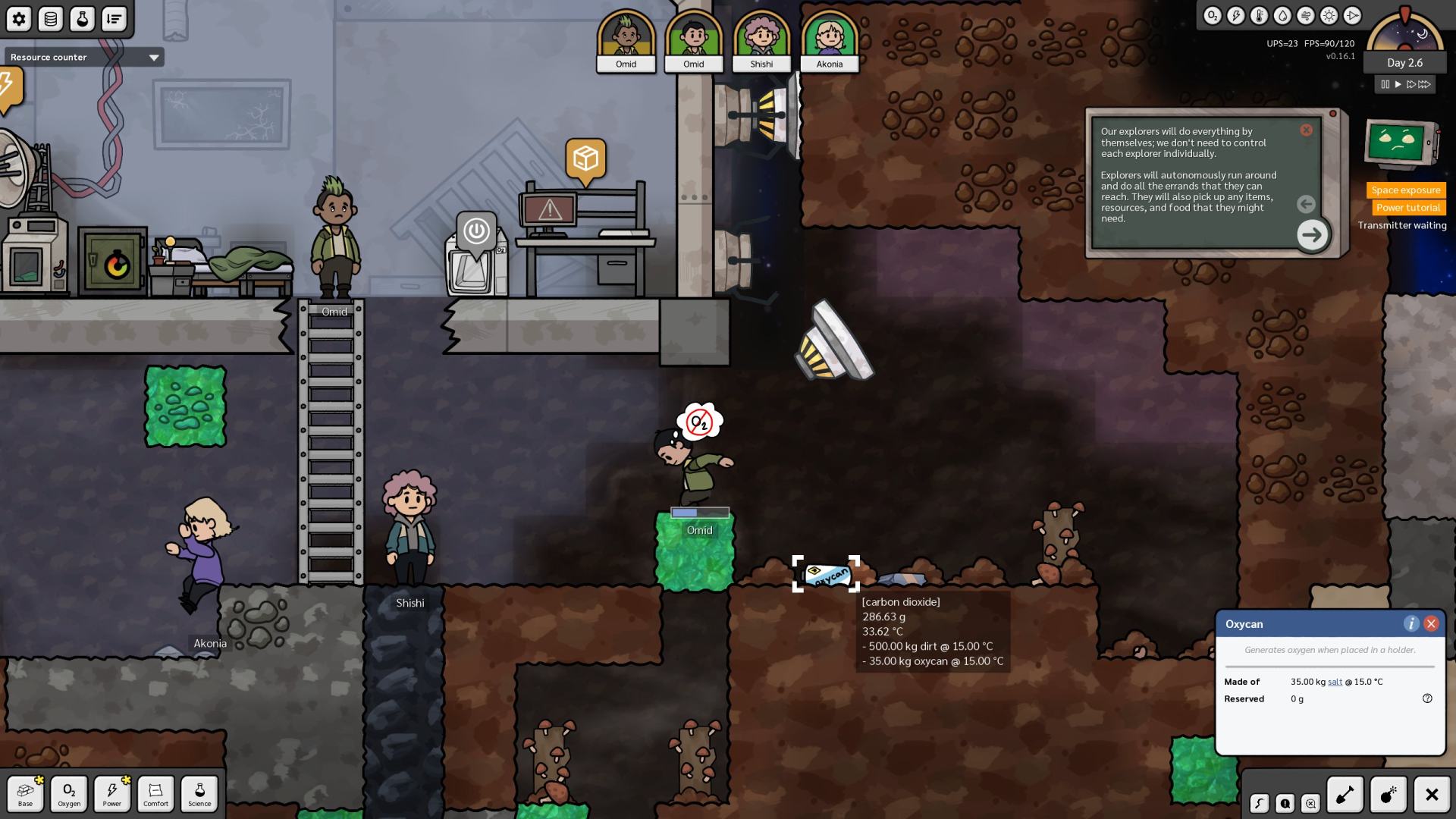1456x819 pixels.
Task: Toggle the temperature thermometer overlay
Action: (1259, 16)
